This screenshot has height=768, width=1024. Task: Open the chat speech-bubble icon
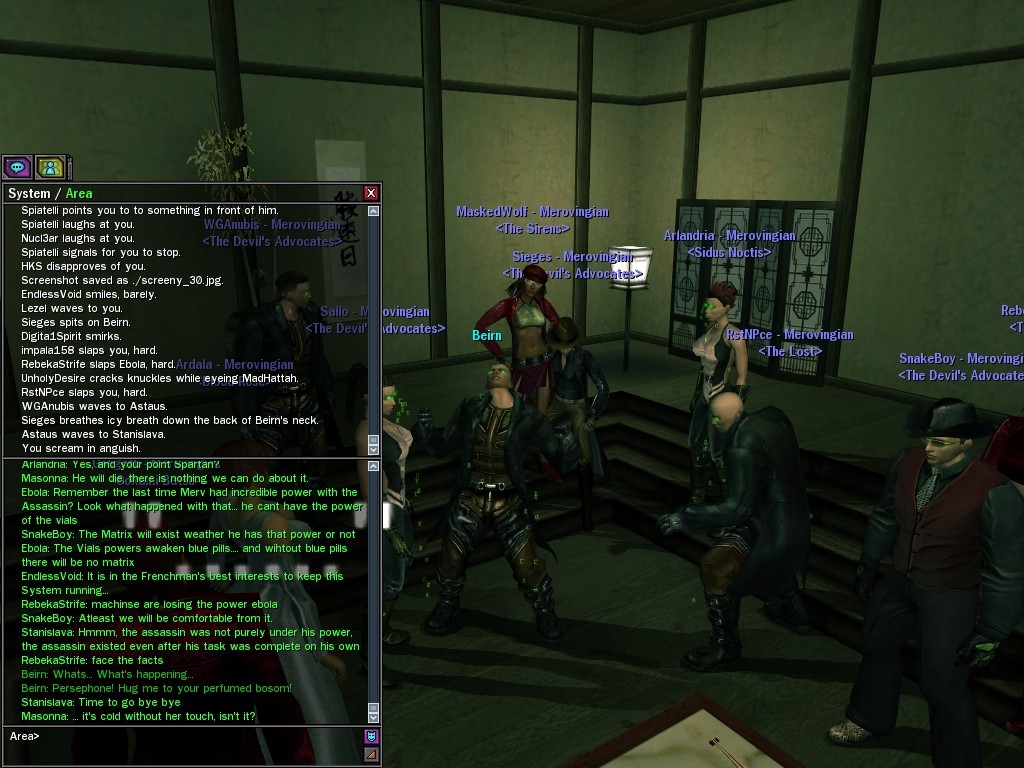point(17,167)
